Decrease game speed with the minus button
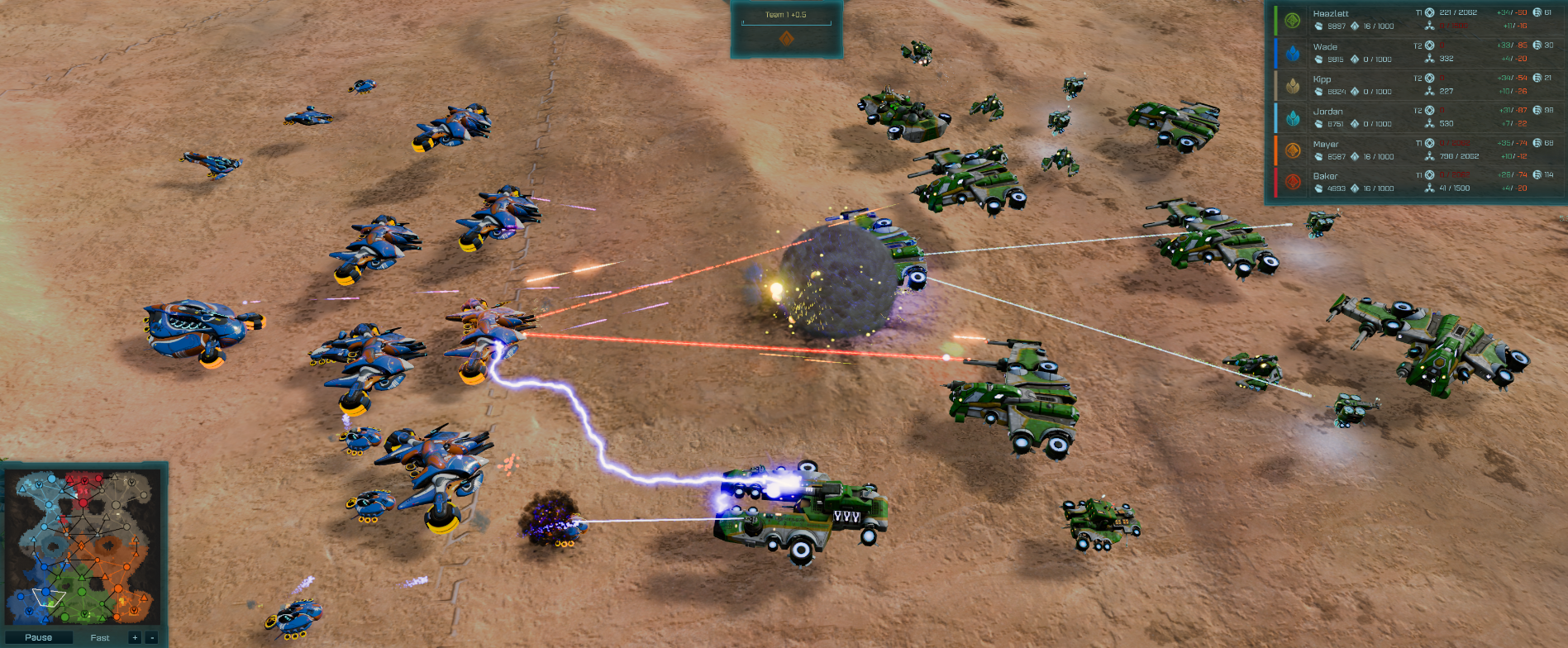Viewport: 1568px width, 648px height. coord(152,637)
